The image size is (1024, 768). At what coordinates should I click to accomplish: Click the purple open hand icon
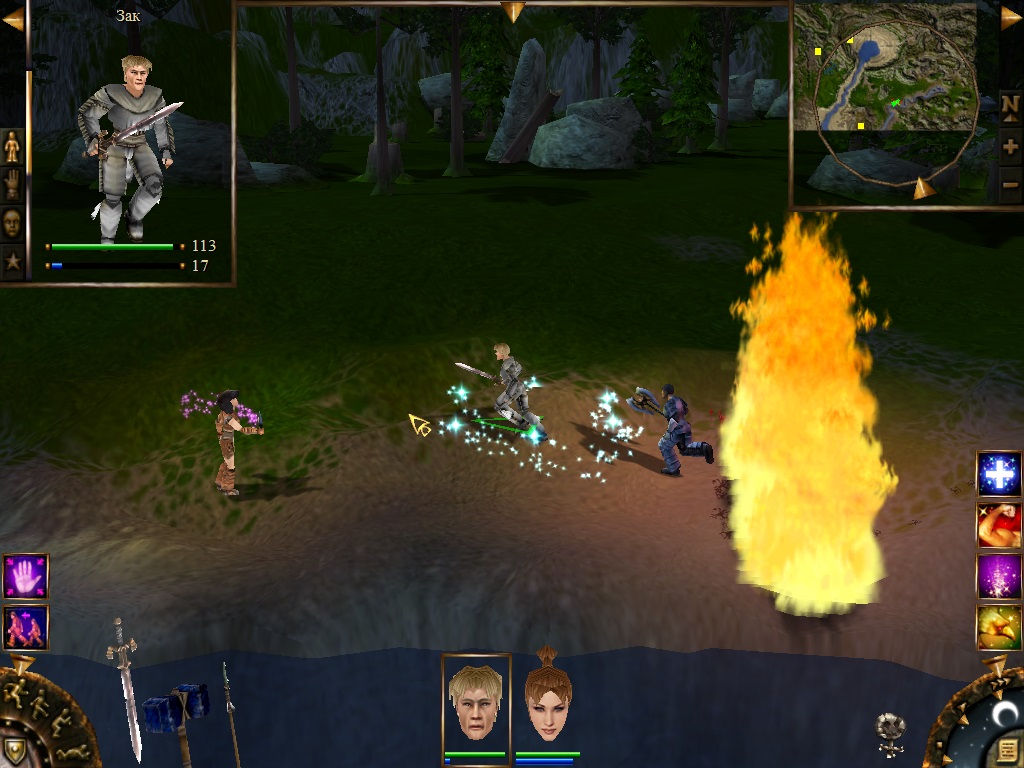[x=25, y=577]
